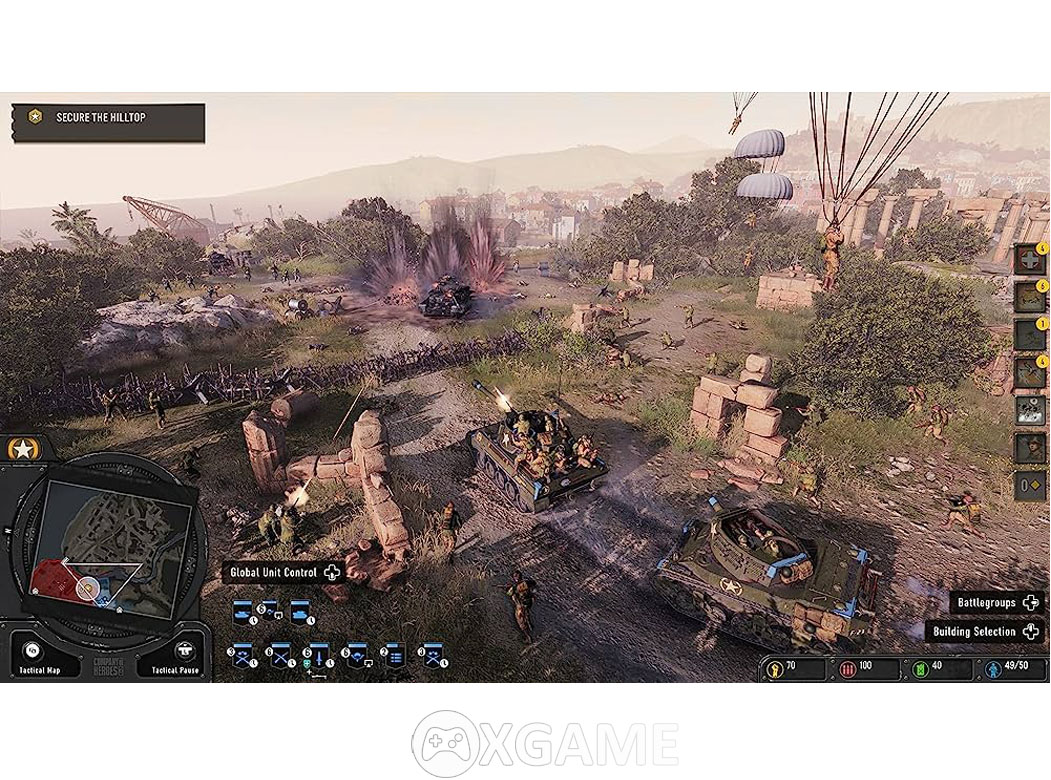Select the Secure the Hilltop objective

point(108,120)
